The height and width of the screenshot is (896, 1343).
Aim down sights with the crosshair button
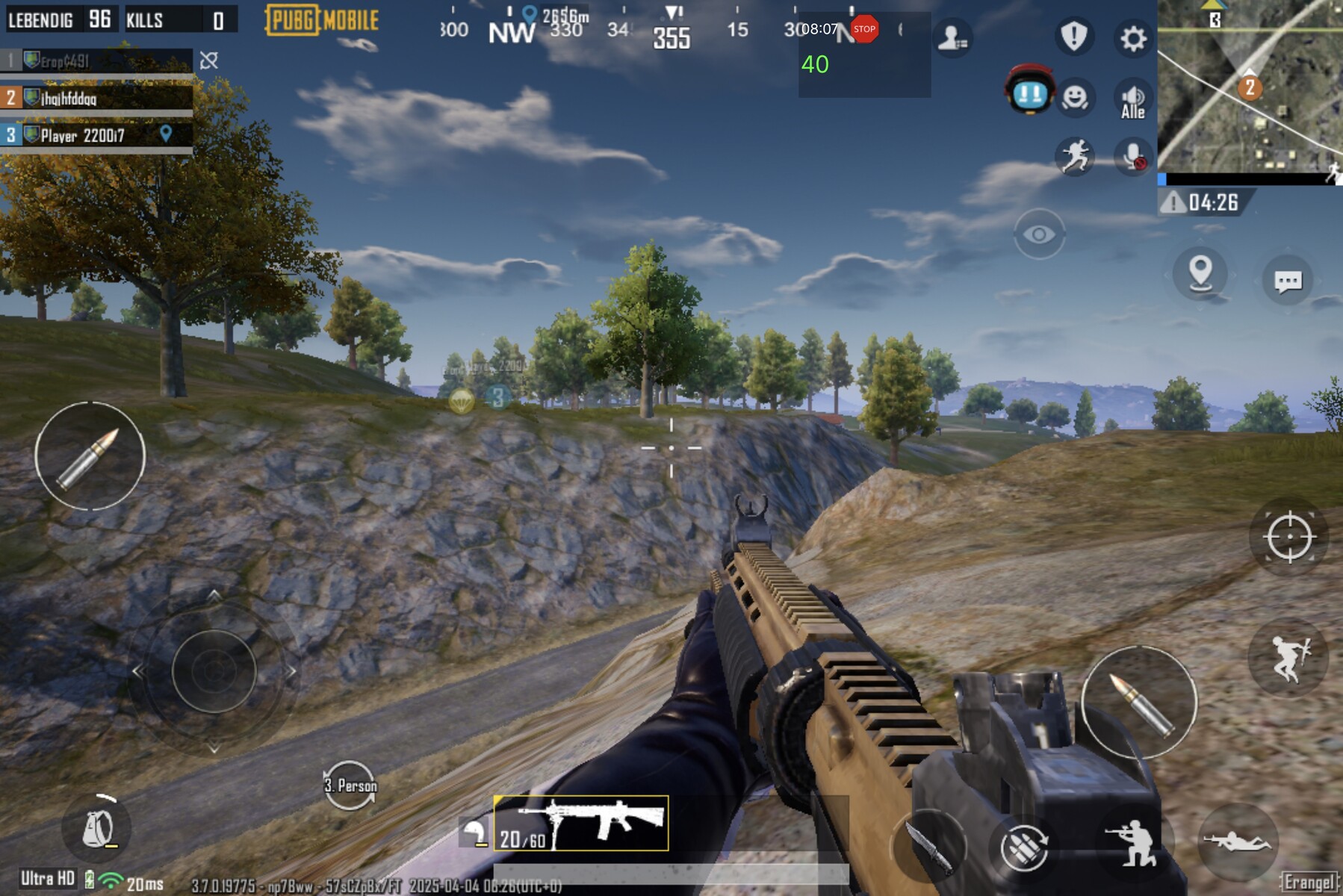(1288, 537)
